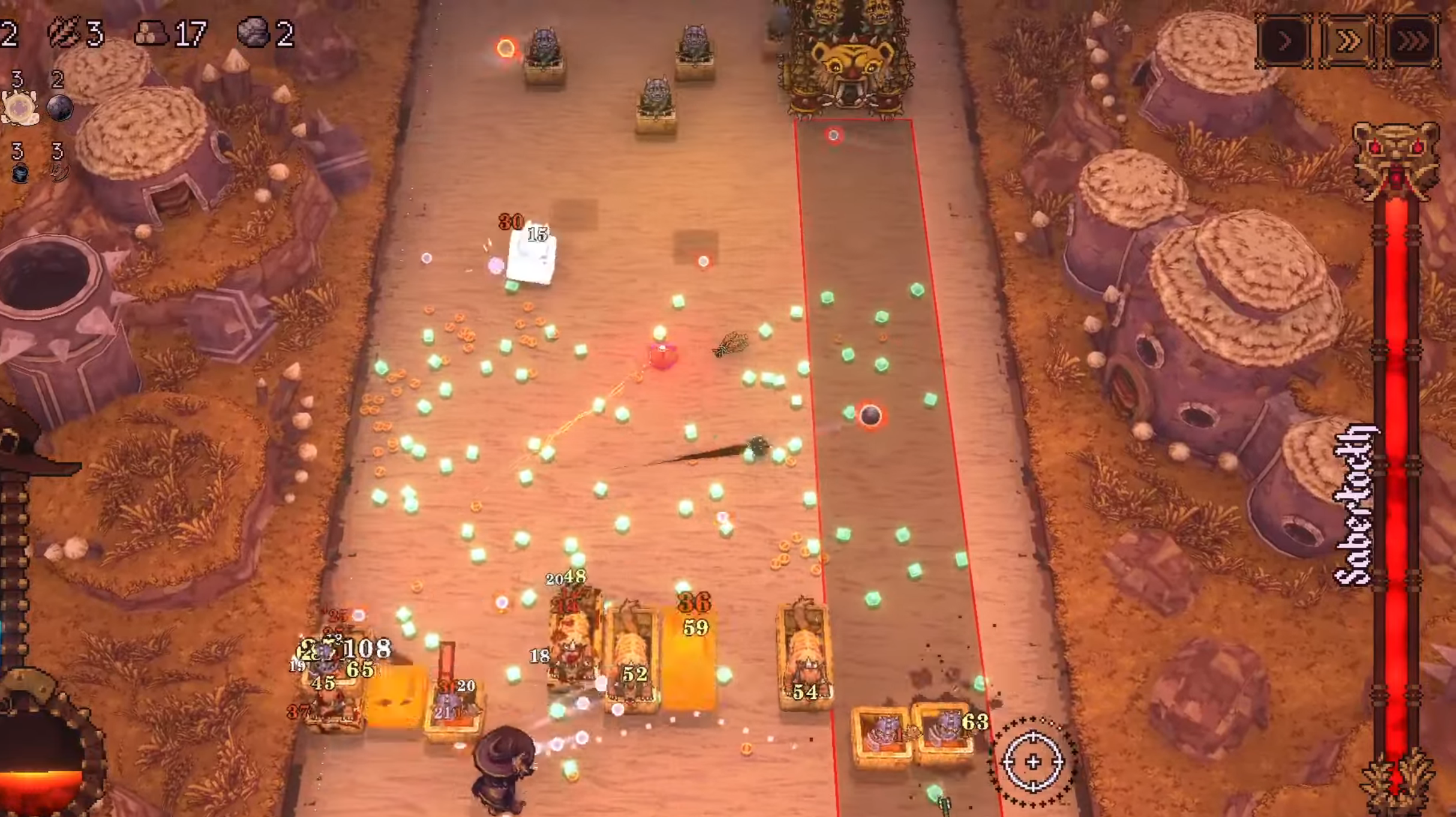Select the wood pile resource icon showing 17
Screen dimensions: 1456x817
[151, 34]
